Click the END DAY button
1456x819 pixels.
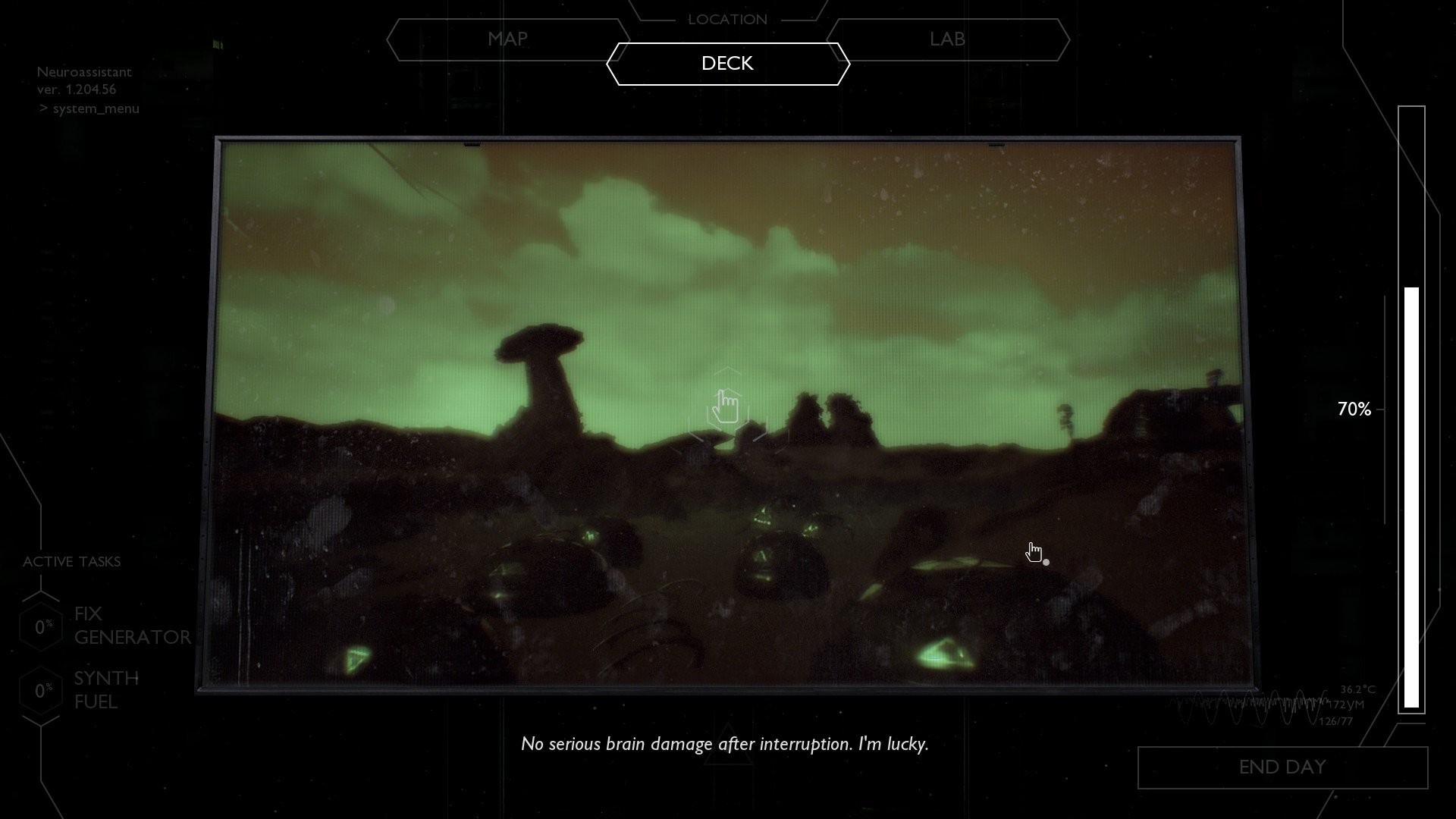tap(1282, 767)
